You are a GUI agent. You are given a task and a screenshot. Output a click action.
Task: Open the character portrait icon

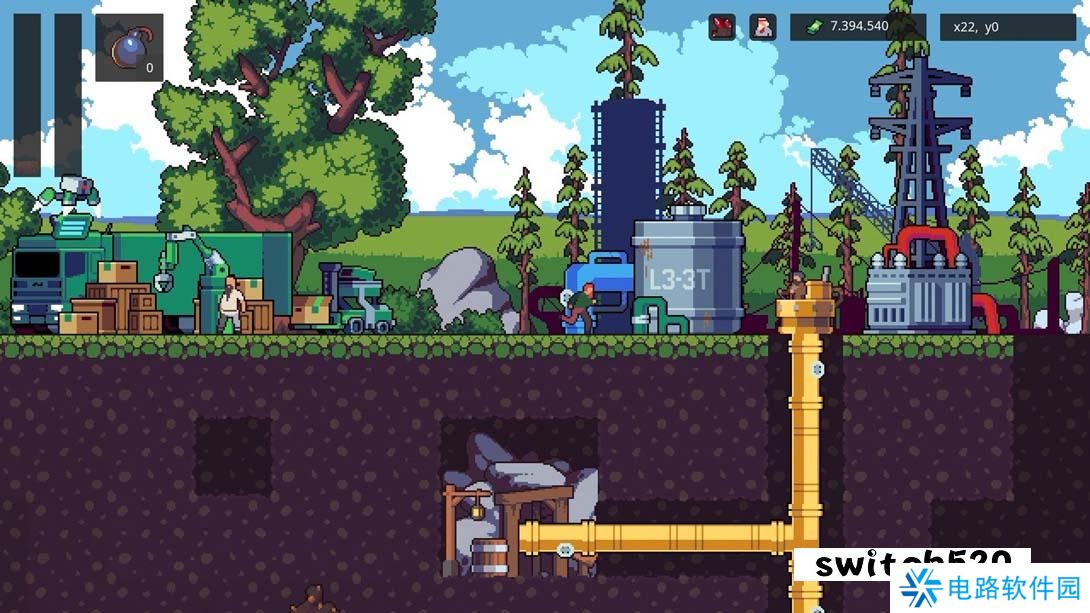pos(763,27)
